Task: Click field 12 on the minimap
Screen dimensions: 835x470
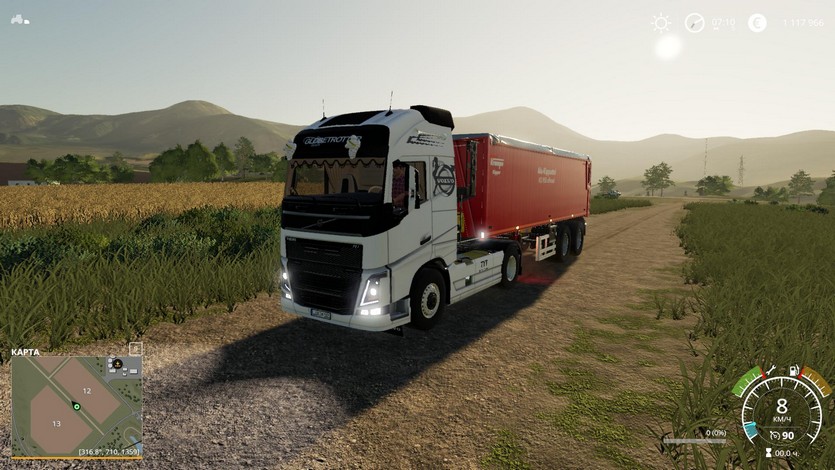Action: [x=87, y=390]
